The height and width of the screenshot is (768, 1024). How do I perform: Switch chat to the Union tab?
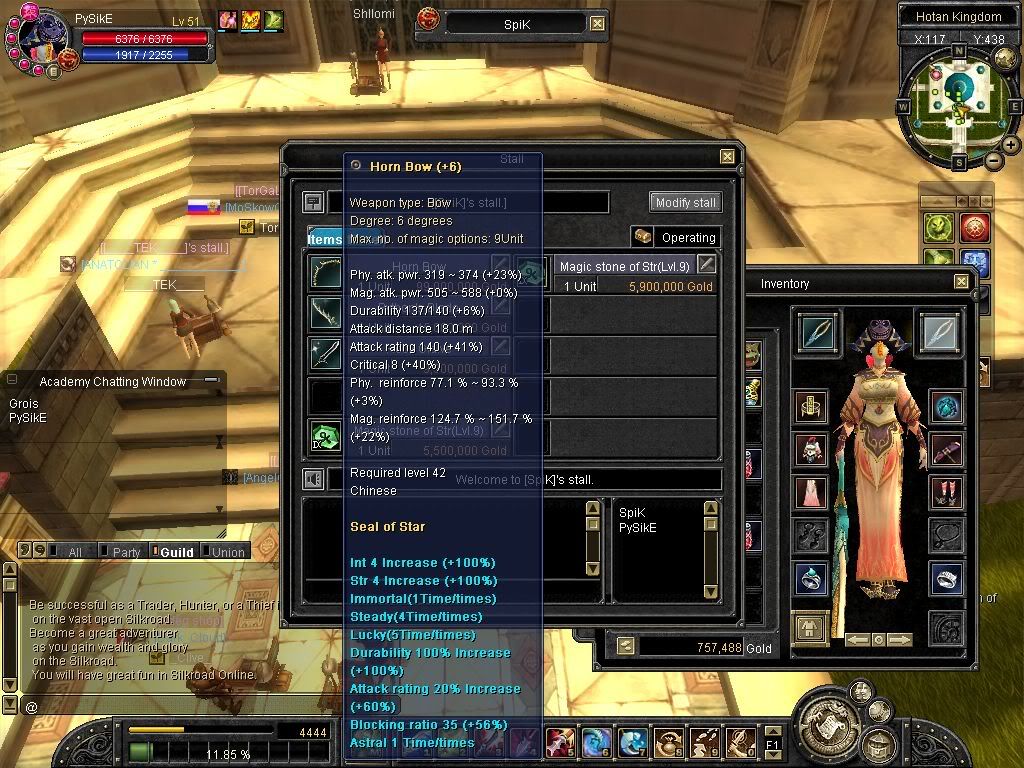click(x=224, y=551)
